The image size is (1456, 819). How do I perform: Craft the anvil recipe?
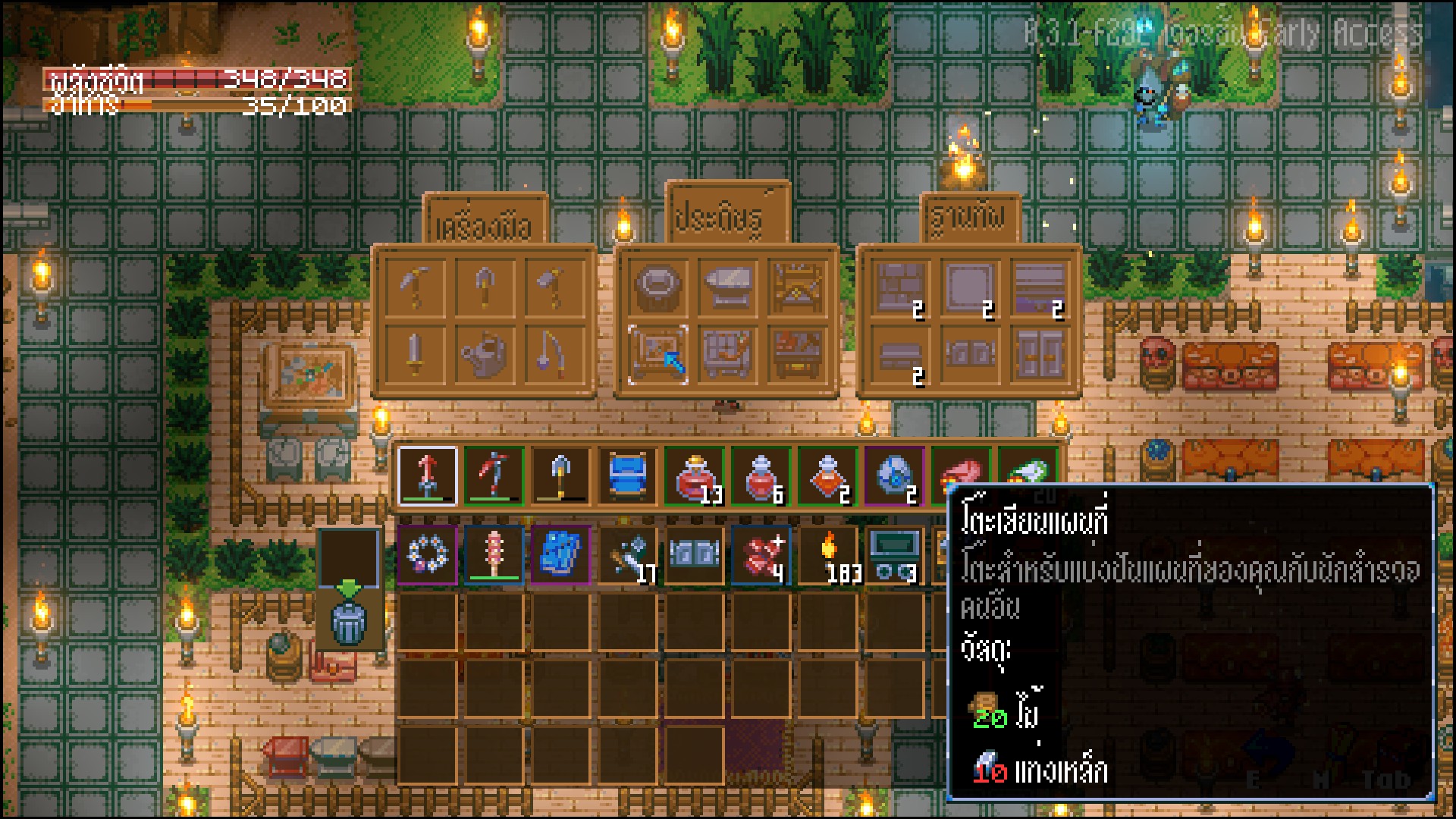[x=727, y=287]
